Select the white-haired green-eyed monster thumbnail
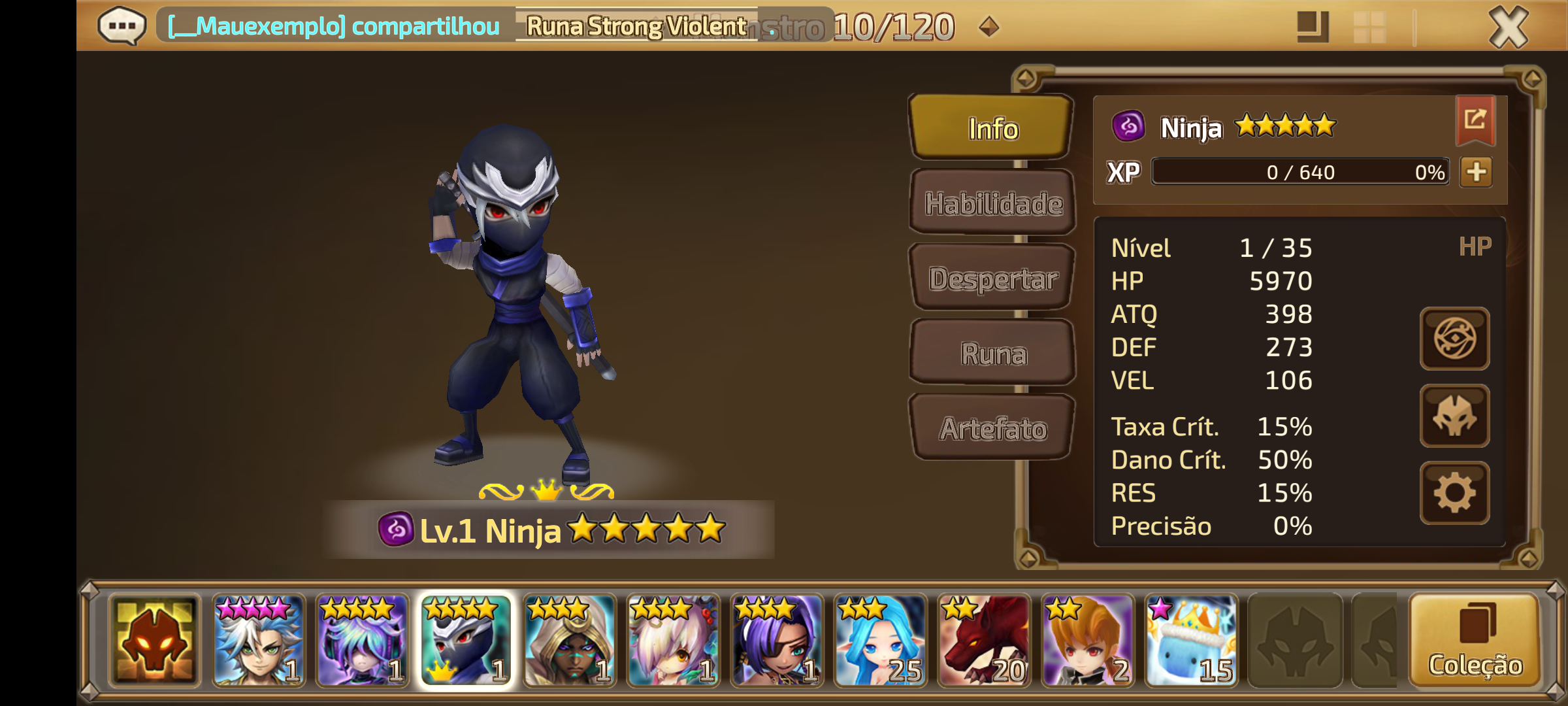Viewport: 1568px width, 706px height. [x=259, y=641]
